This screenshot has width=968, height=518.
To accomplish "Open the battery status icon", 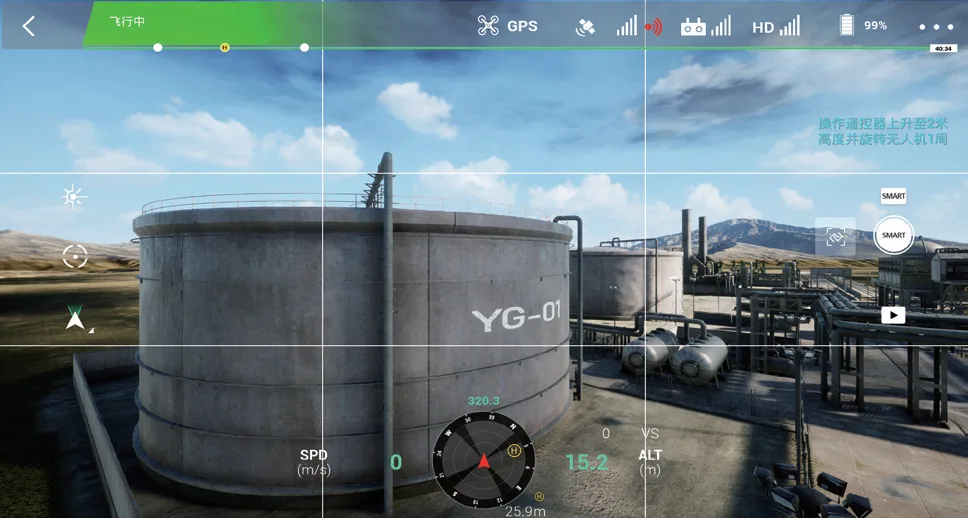I will (847, 26).
